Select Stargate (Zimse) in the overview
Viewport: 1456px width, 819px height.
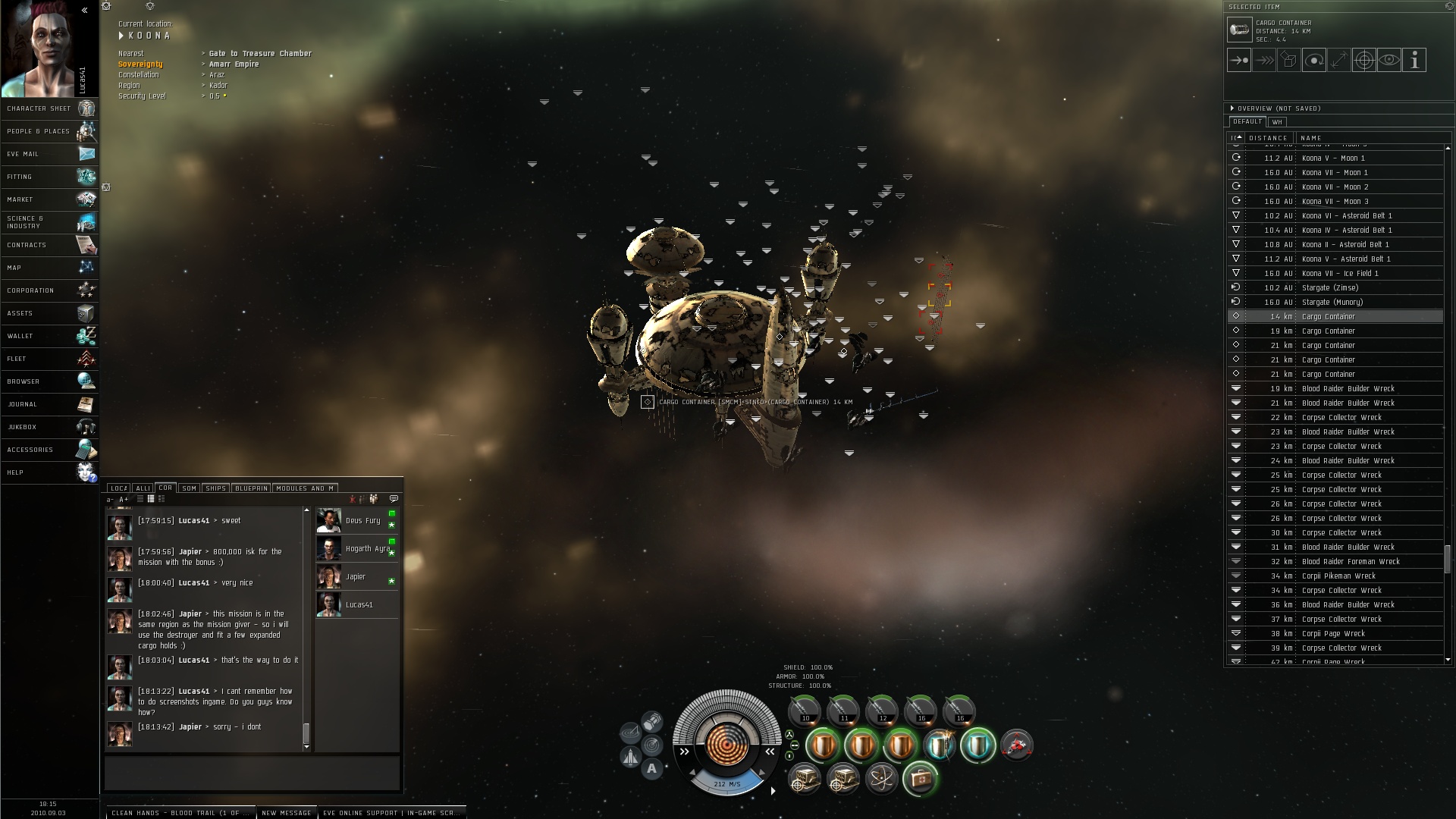1329,288
